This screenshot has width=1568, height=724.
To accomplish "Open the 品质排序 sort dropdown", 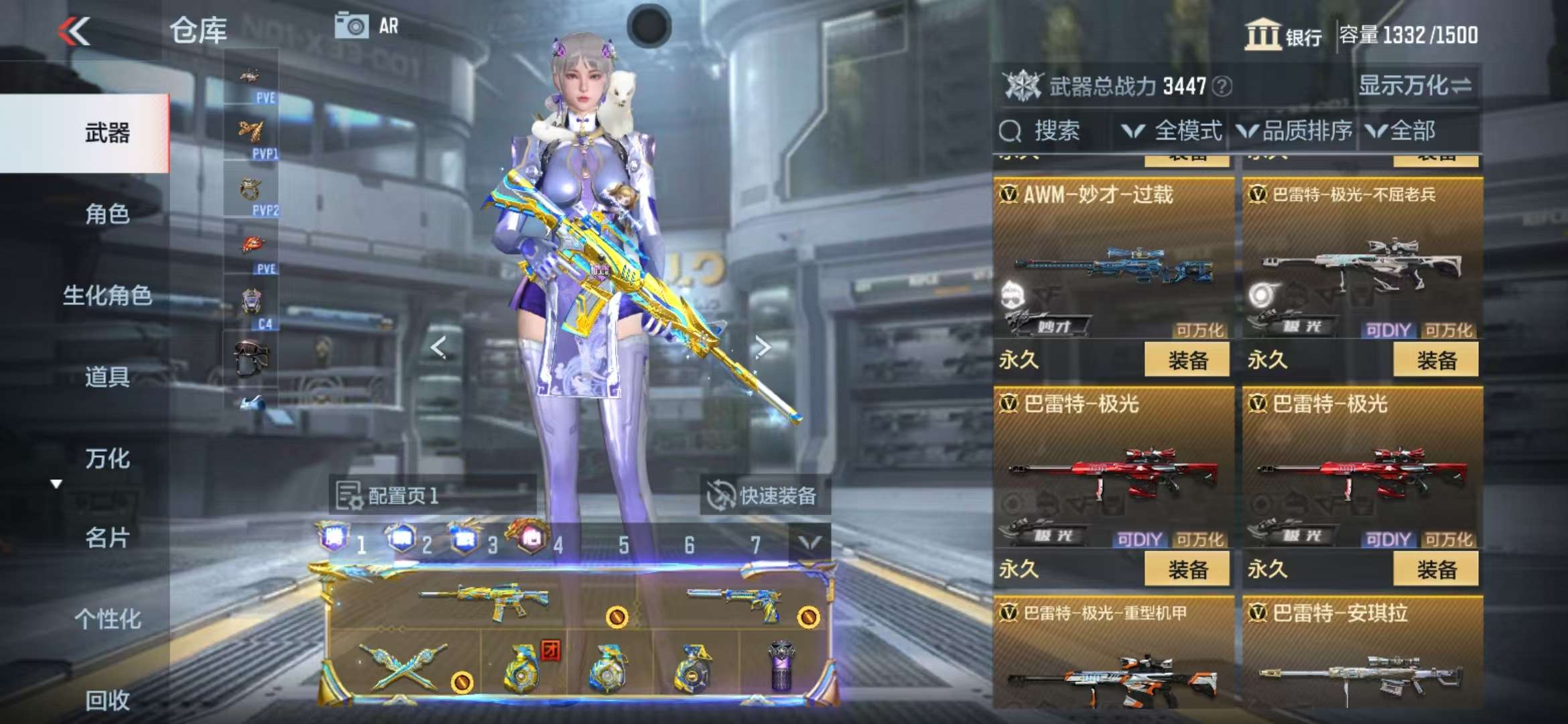I will [1295, 131].
